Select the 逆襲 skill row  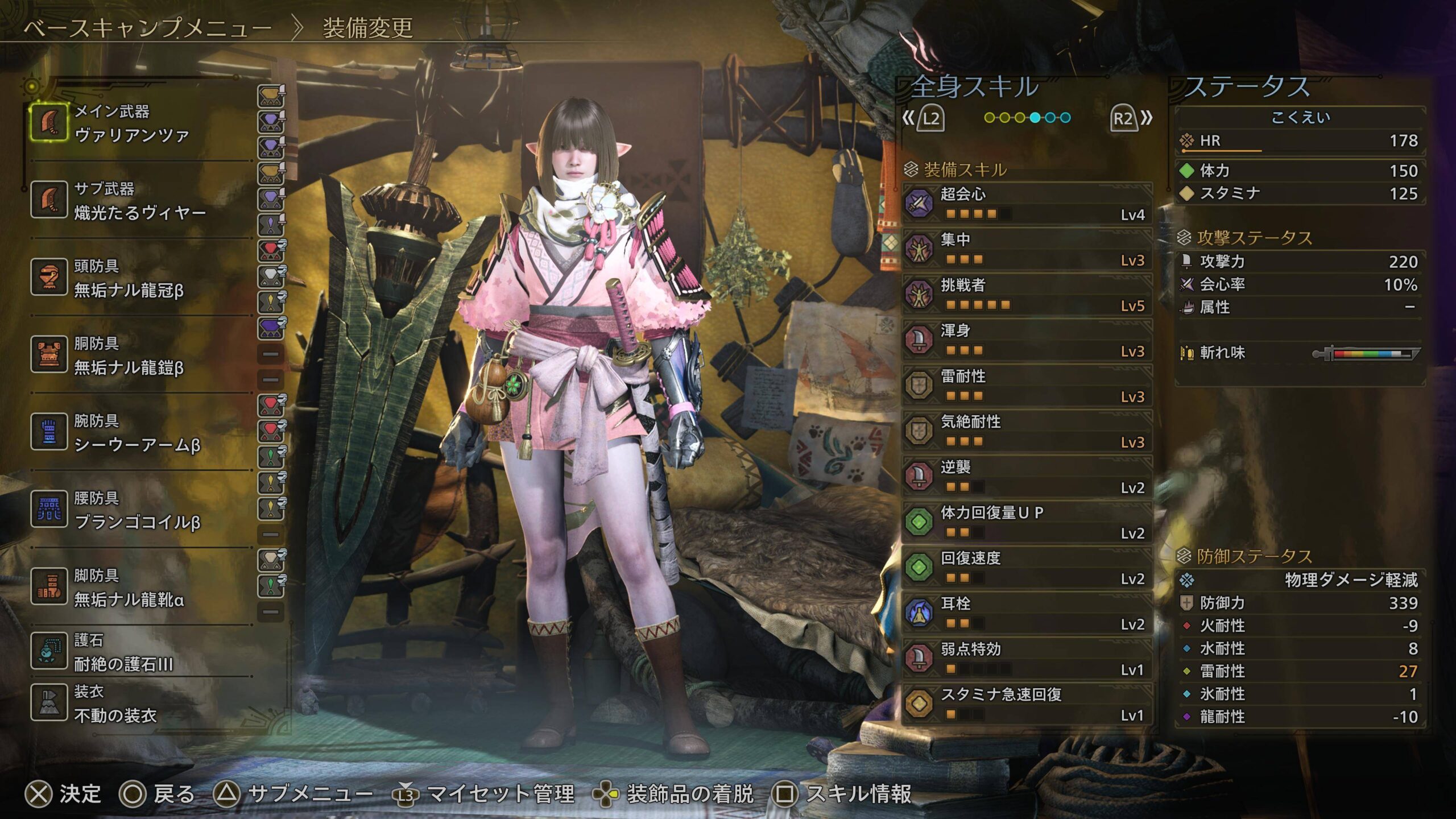pos(1027,477)
